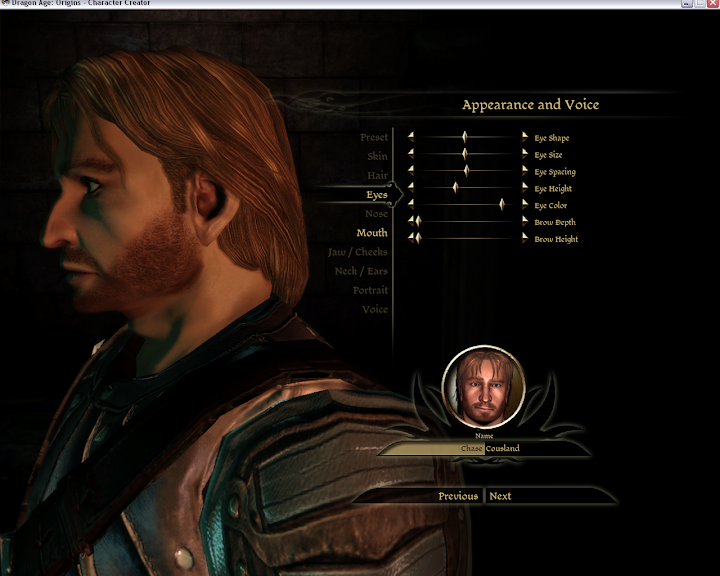This screenshot has height=576, width=720.
Task: Increase Brow Depth with right arrow
Action: (x=525, y=222)
